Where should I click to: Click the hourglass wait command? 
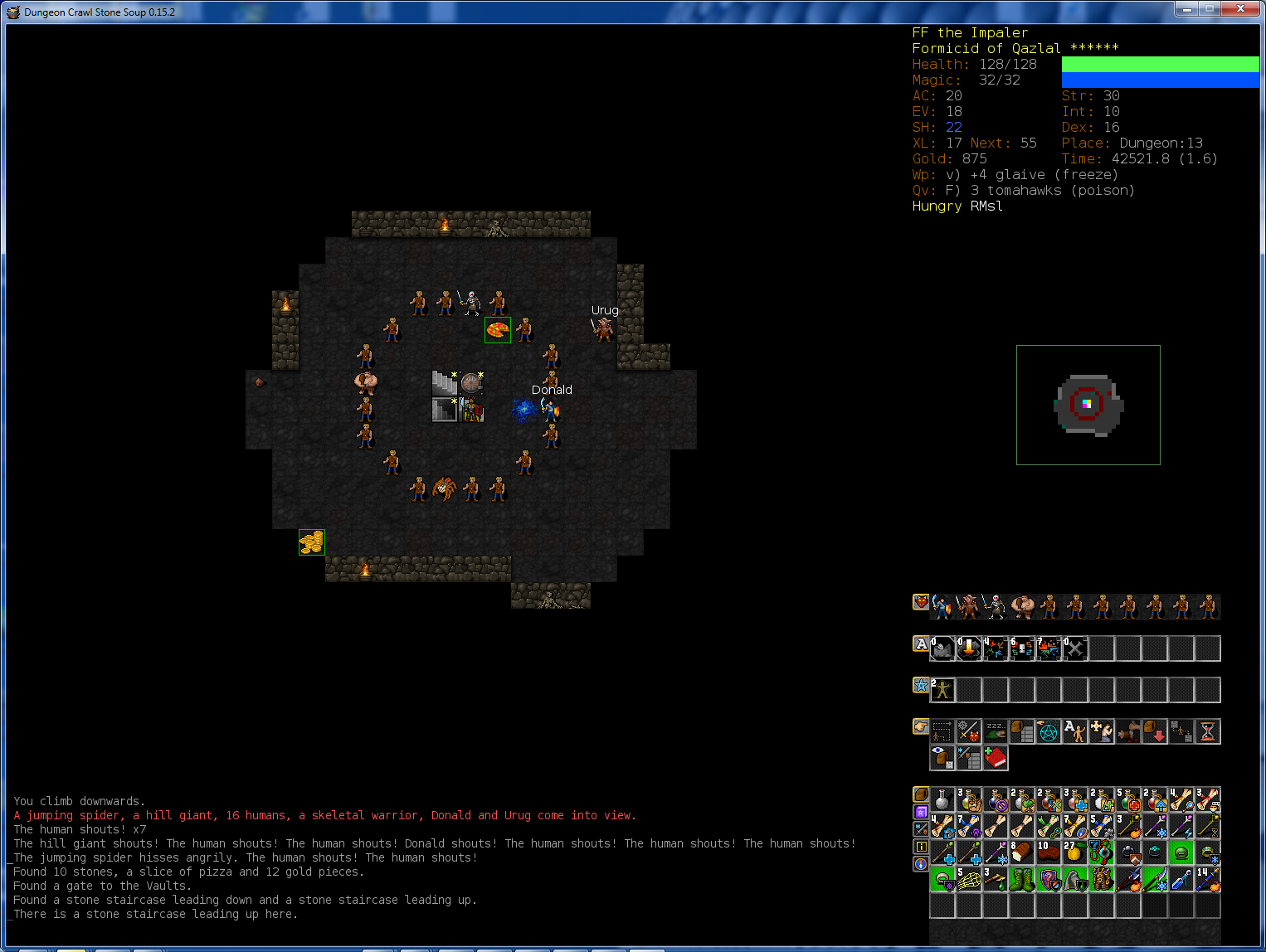[1208, 731]
